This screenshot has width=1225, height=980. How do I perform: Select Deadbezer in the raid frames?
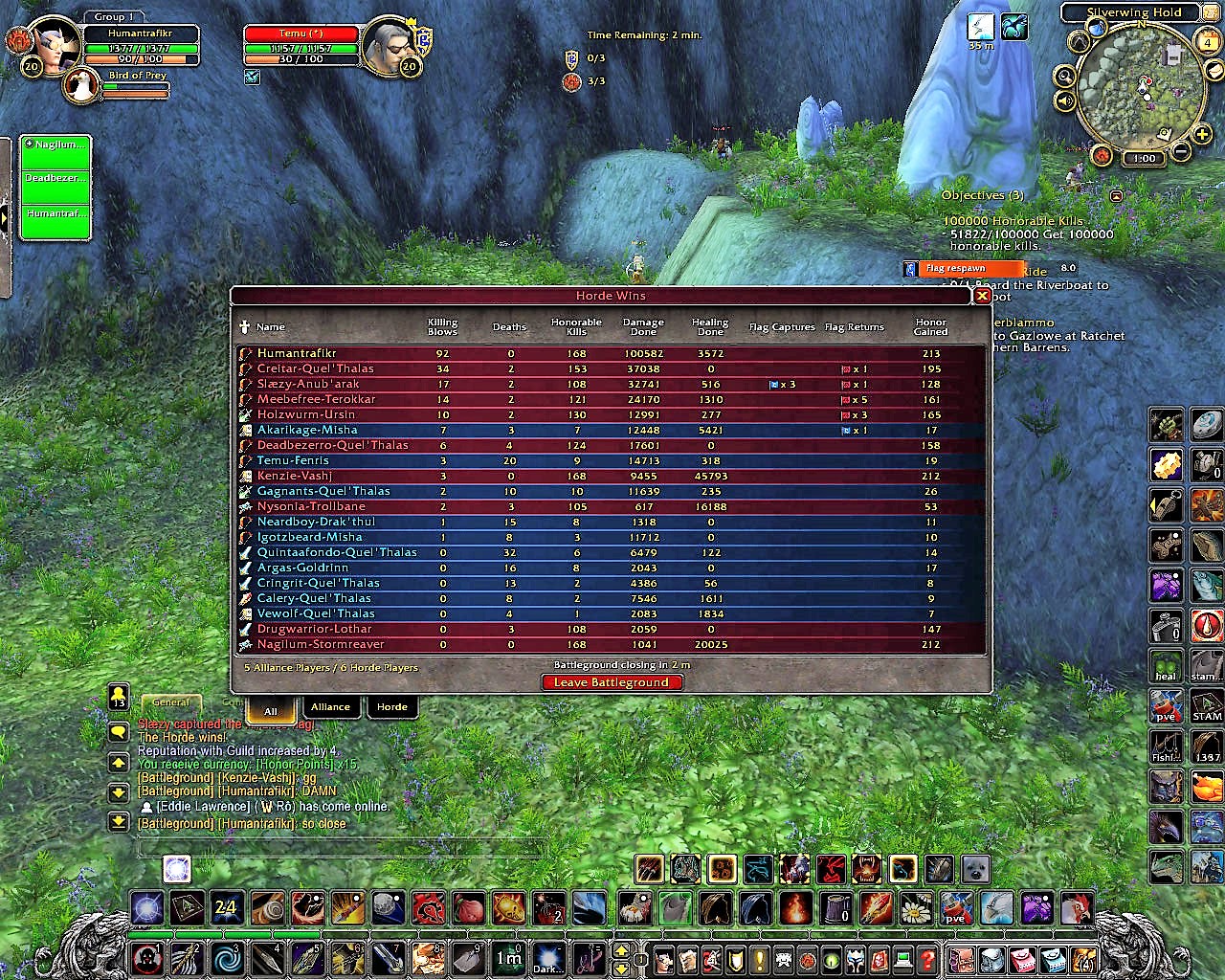click(56, 179)
